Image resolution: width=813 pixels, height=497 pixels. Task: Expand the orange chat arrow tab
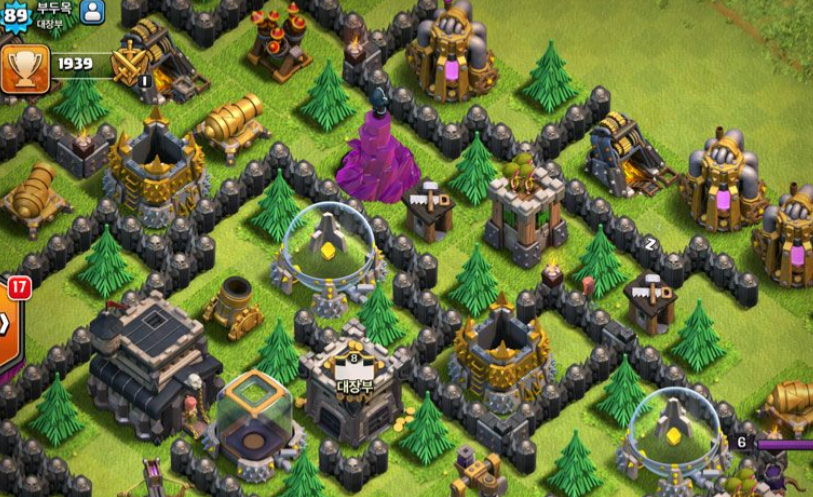pyautogui.click(x=6, y=323)
